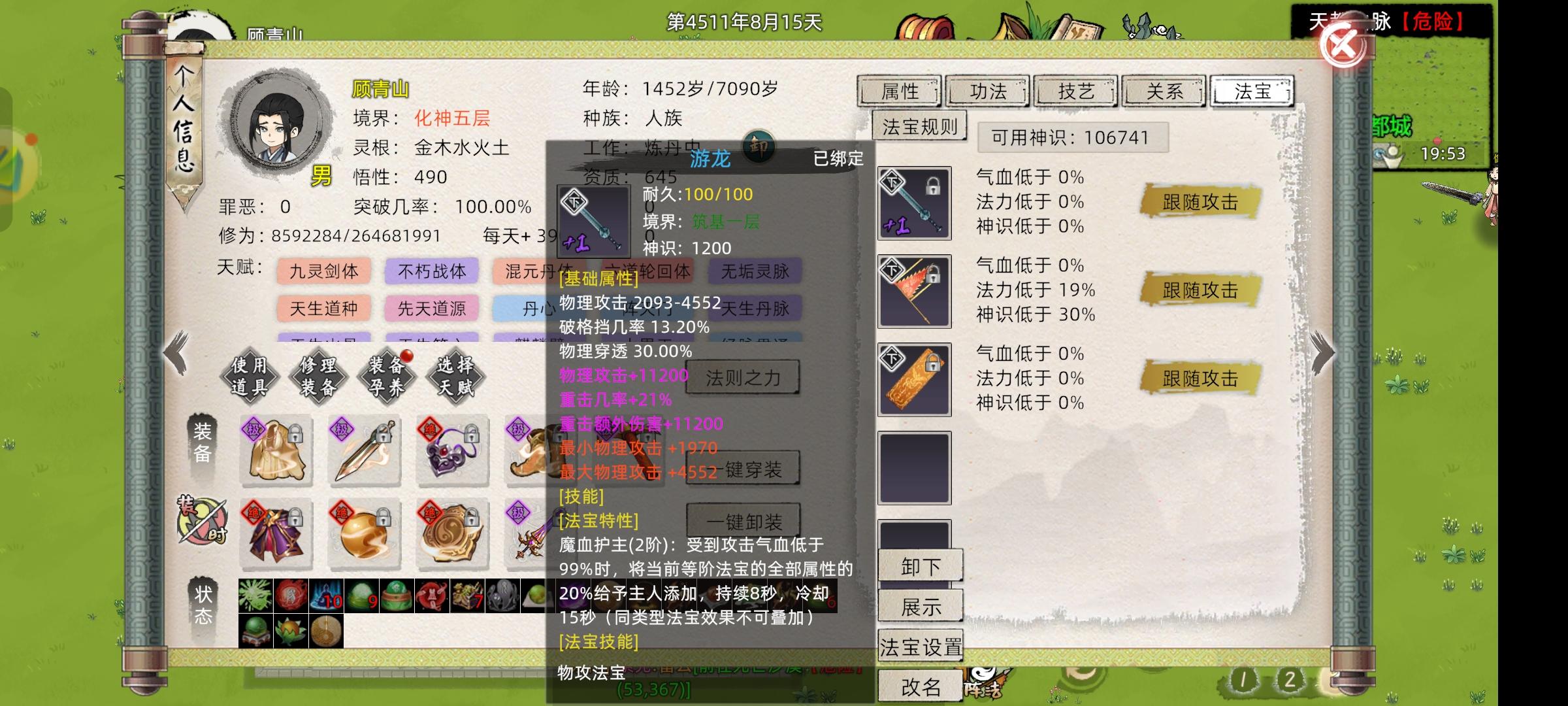Toggle the lock on the first artifact slot
The height and width of the screenshot is (706, 1568).
(x=934, y=188)
